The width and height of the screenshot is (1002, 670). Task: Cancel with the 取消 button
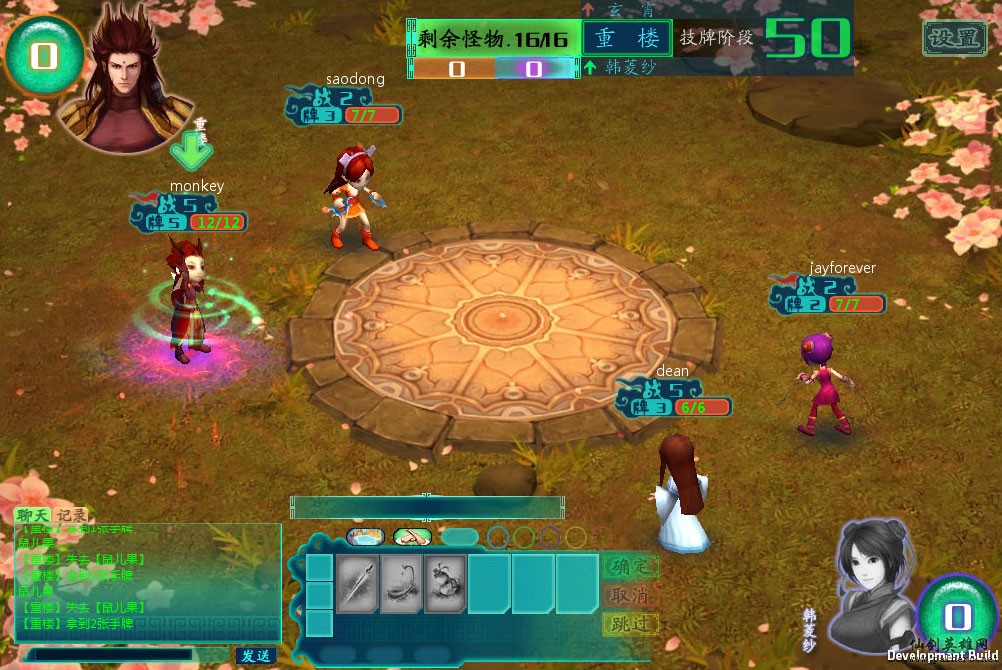point(630,595)
